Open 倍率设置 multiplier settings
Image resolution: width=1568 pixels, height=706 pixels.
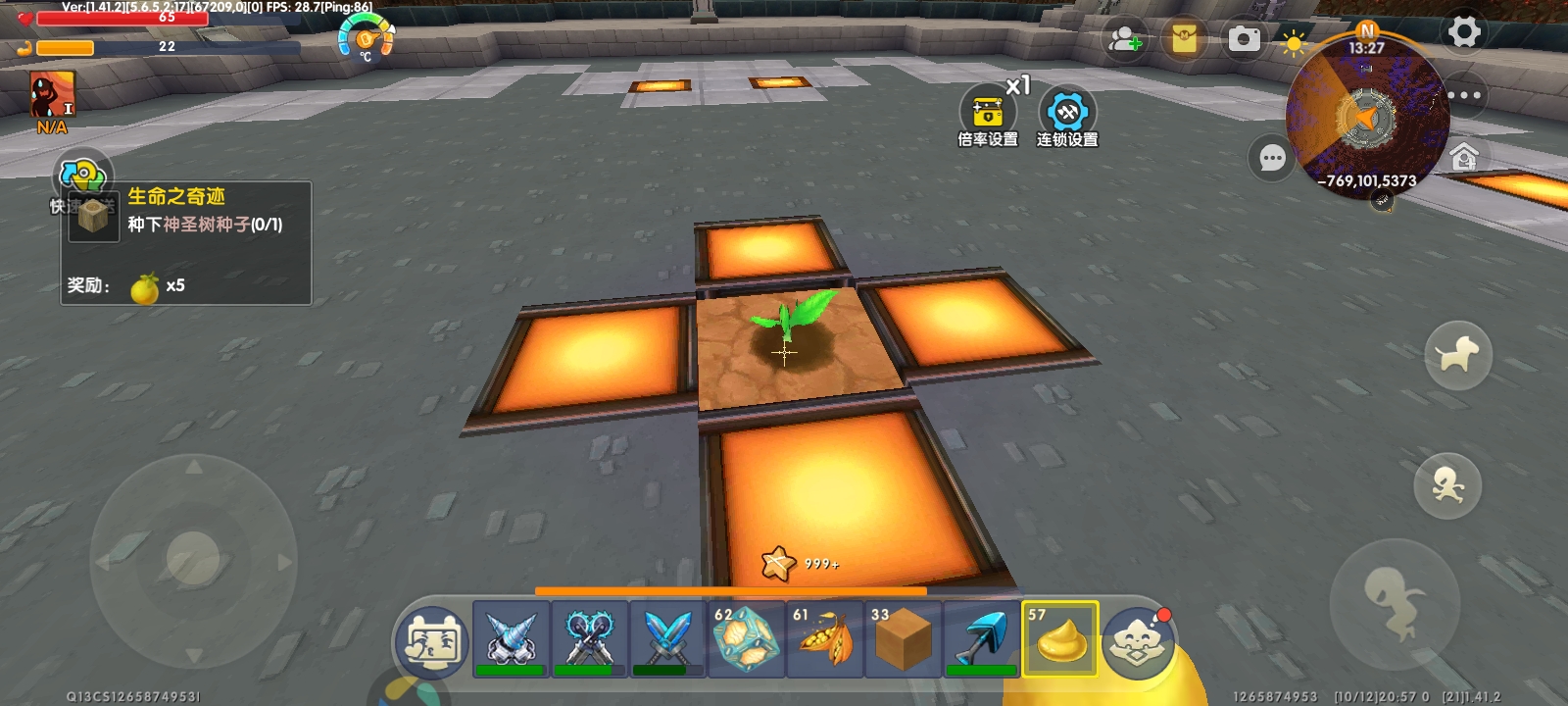988,118
